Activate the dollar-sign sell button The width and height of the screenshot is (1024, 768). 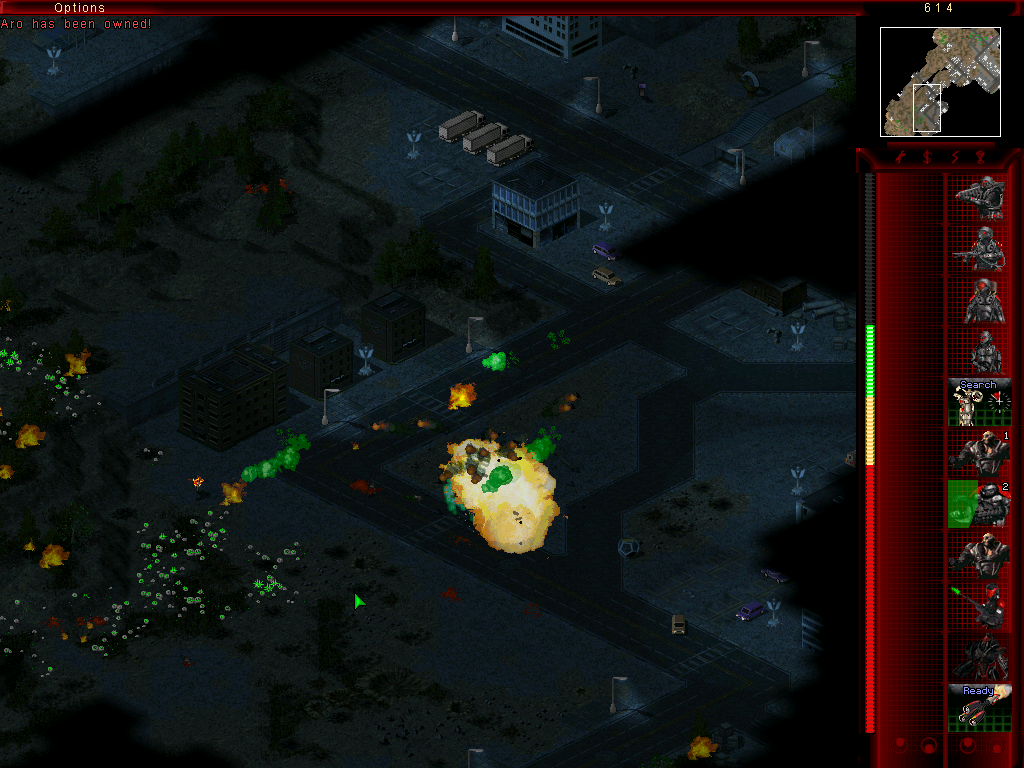(x=926, y=157)
